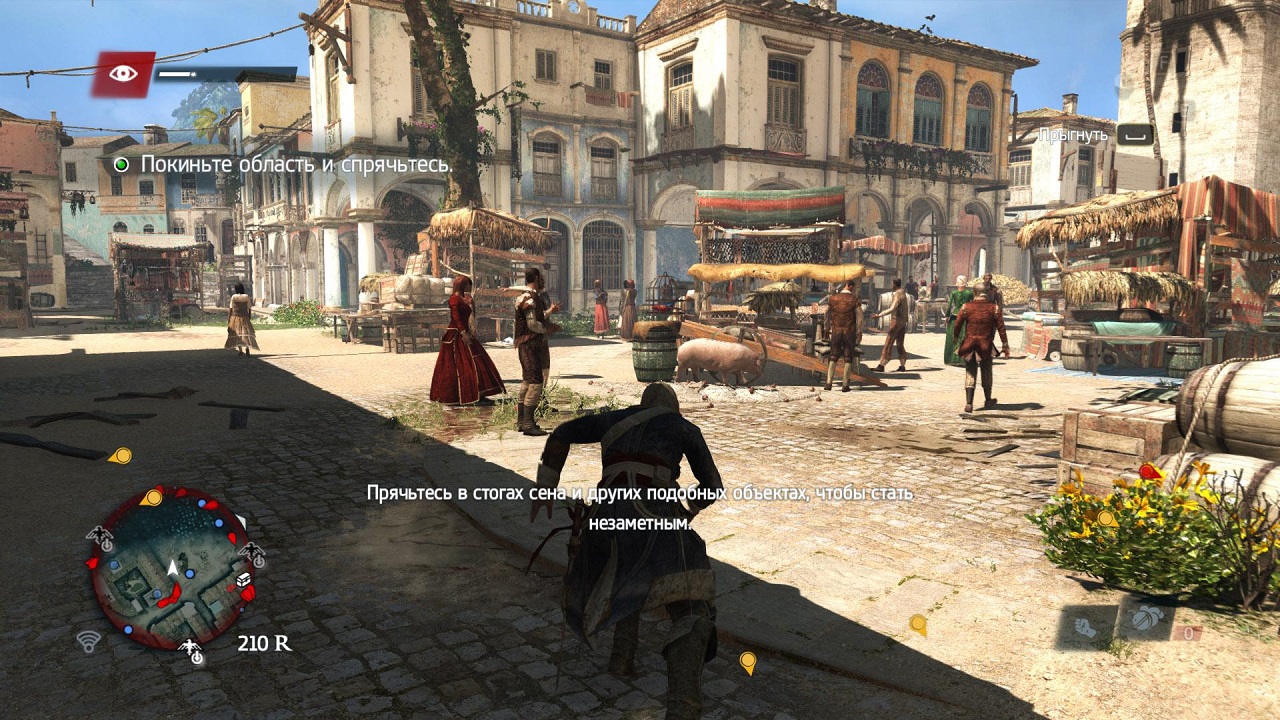
Task: Open the circular minimap
Action: click(x=171, y=568)
